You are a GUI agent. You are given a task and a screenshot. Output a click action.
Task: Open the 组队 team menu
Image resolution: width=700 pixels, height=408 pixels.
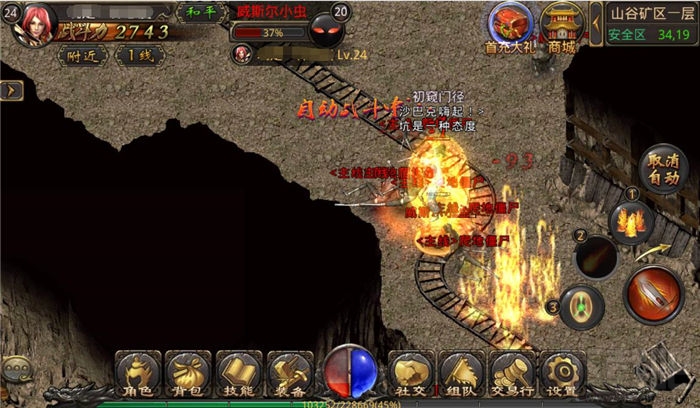pyautogui.click(x=461, y=373)
